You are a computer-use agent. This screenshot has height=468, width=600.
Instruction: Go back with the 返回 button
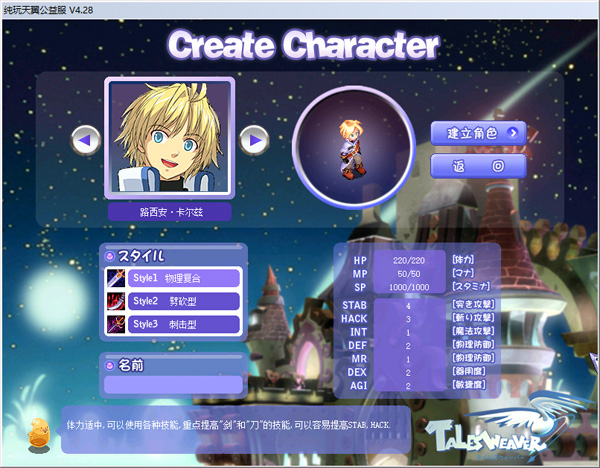[x=478, y=165]
